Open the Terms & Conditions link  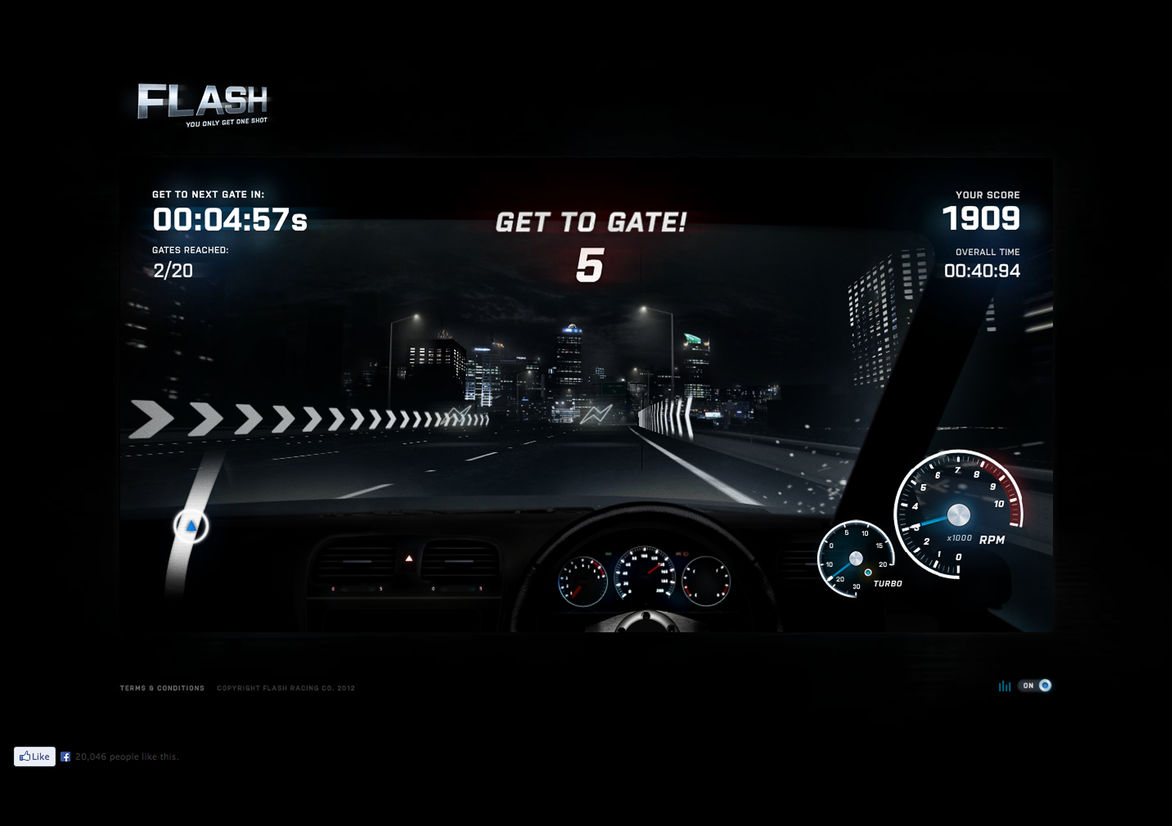tap(162, 688)
